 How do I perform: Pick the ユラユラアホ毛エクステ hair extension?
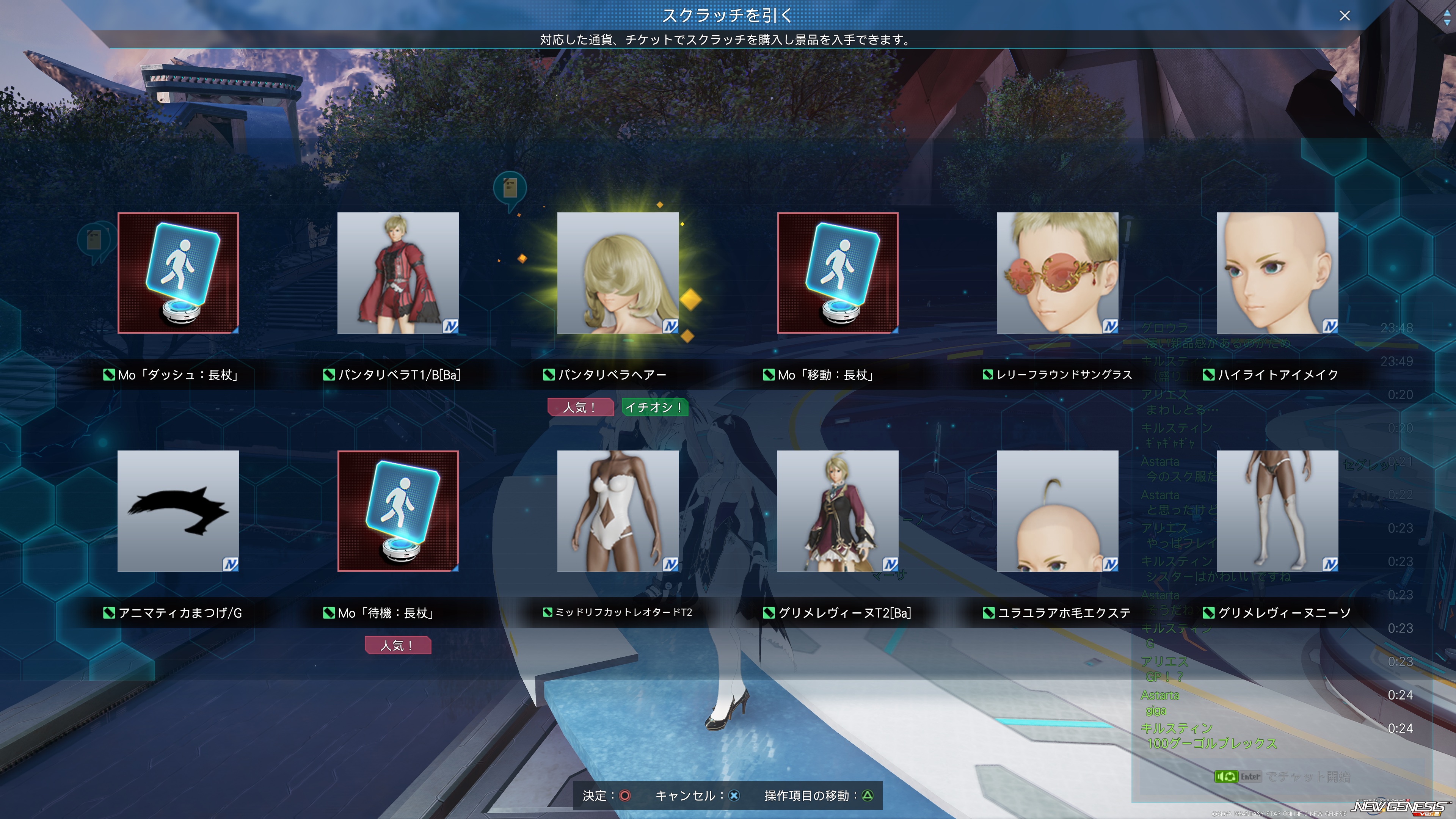coord(1057,511)
